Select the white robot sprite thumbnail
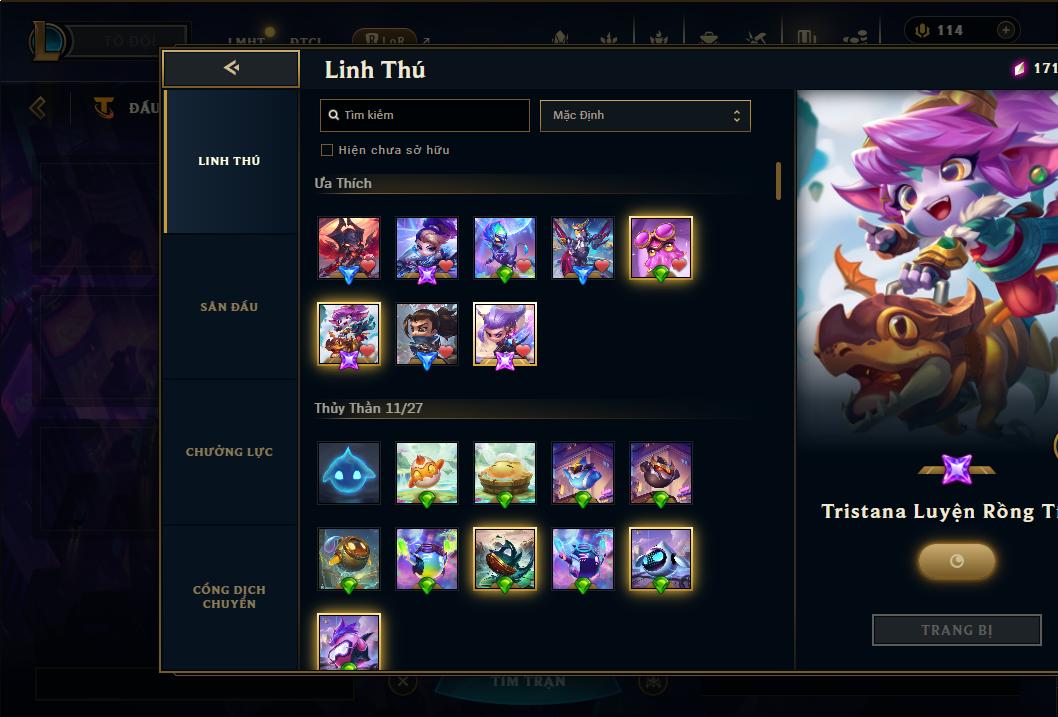1058x717 pixels. [660, 558]
